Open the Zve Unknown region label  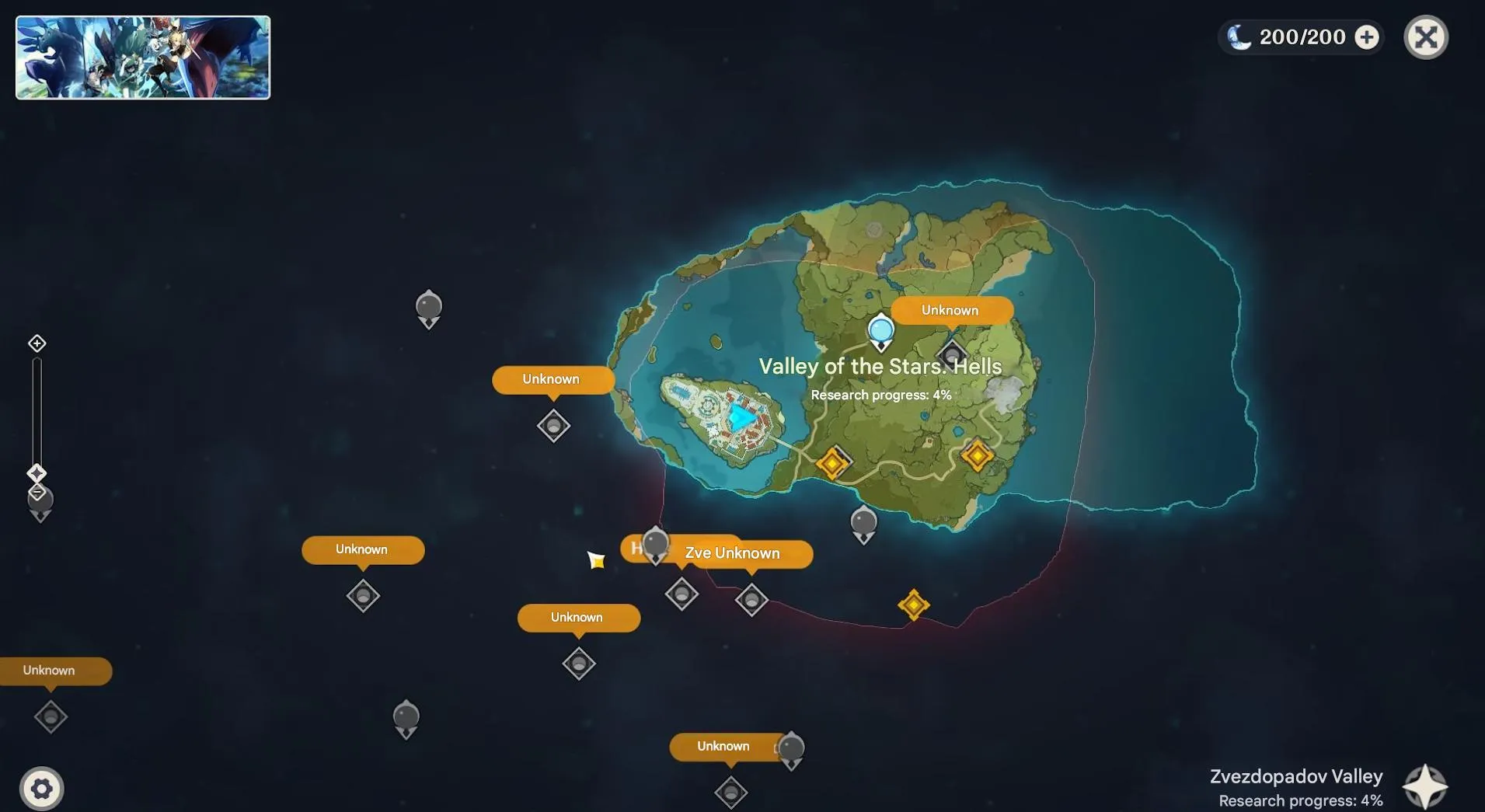coord(731,553)
